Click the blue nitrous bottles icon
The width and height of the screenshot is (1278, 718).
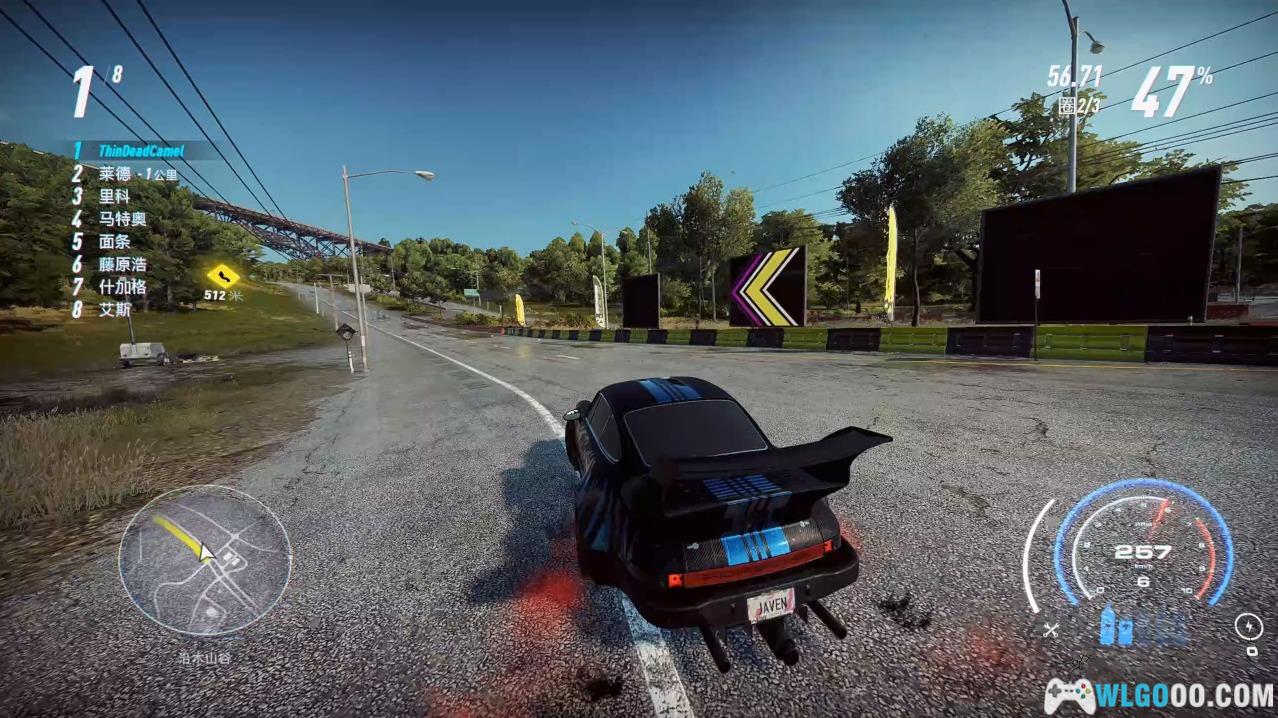[x=1116, y=626]
